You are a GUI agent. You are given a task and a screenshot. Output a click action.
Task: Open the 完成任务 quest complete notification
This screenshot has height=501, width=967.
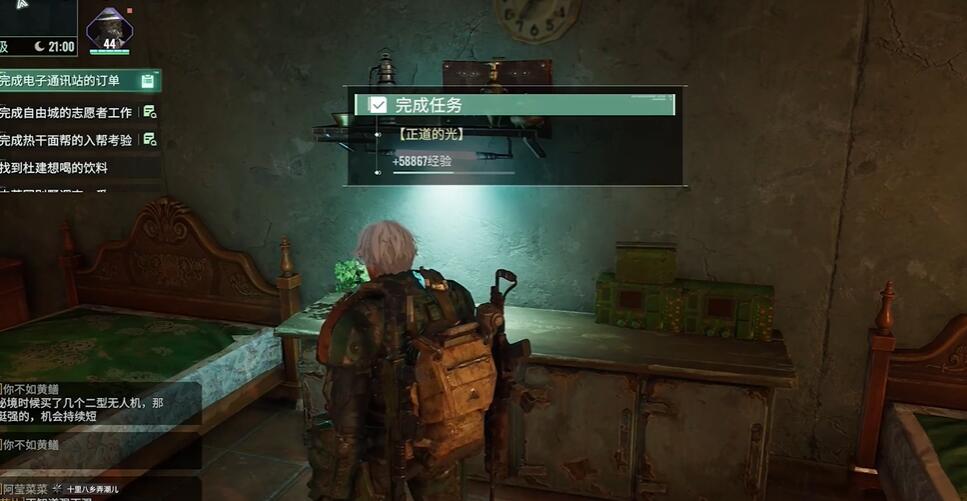[515, 105]
